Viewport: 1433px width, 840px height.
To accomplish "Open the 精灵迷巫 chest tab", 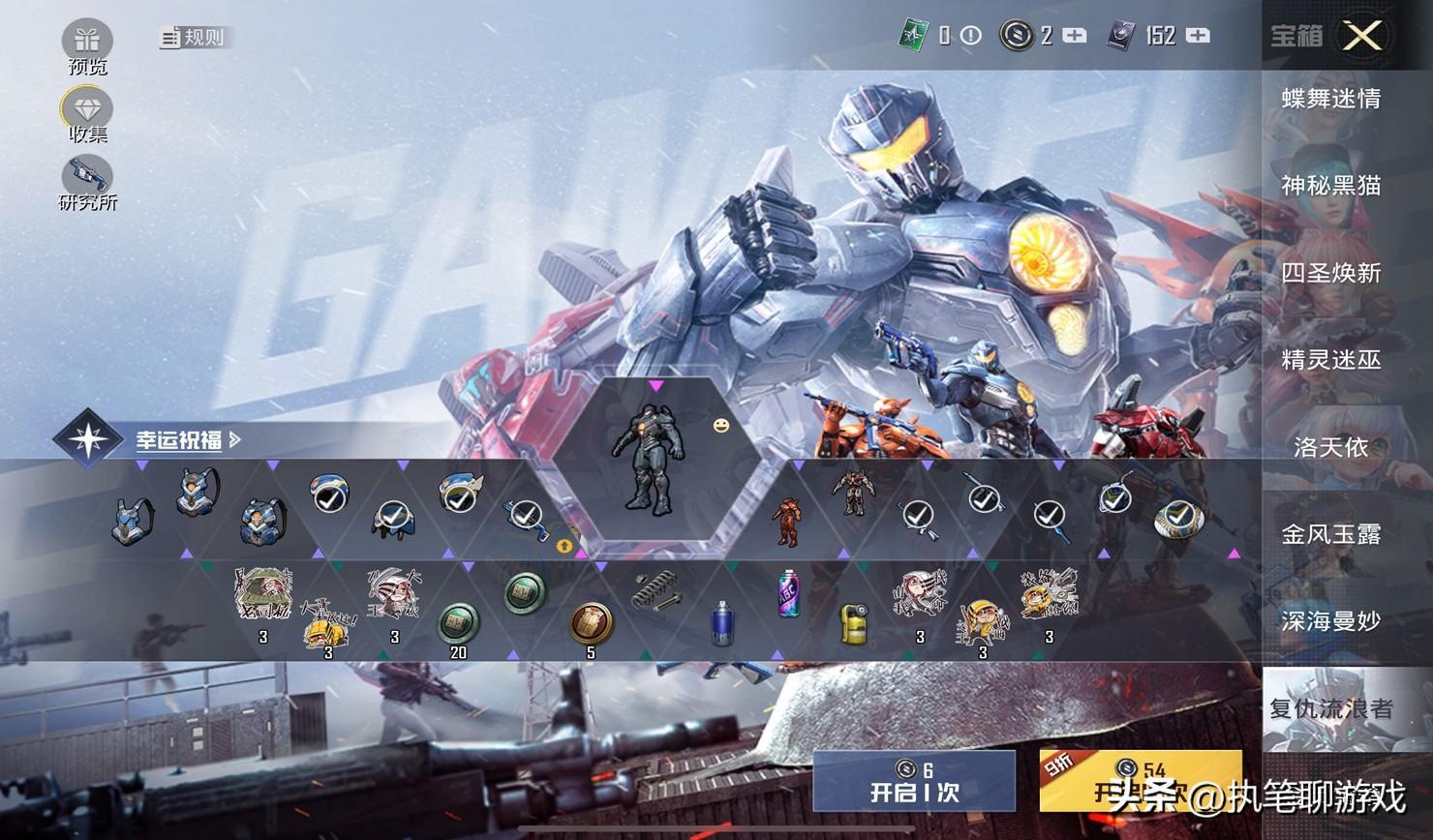I will [1330, 360].
